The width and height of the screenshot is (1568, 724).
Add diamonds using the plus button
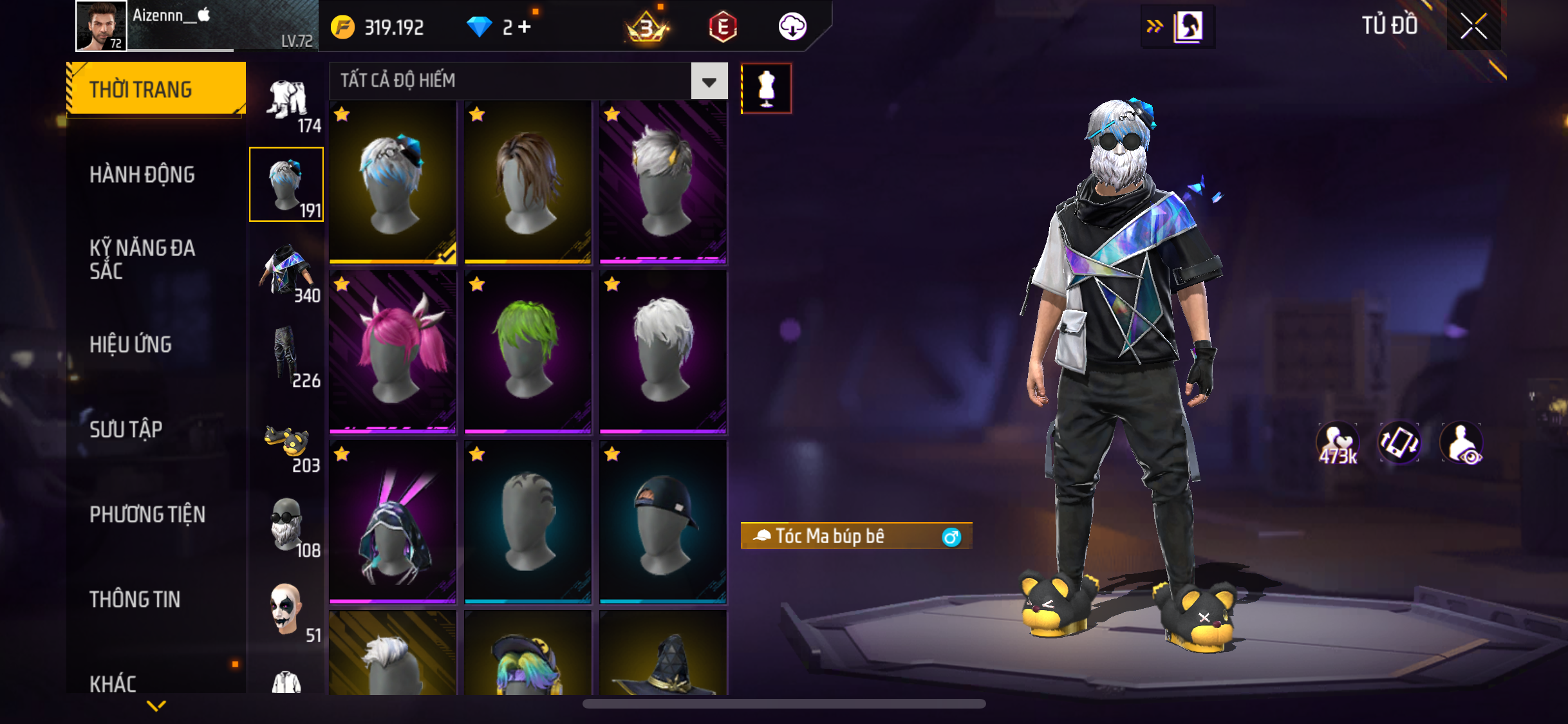(525, 27)
